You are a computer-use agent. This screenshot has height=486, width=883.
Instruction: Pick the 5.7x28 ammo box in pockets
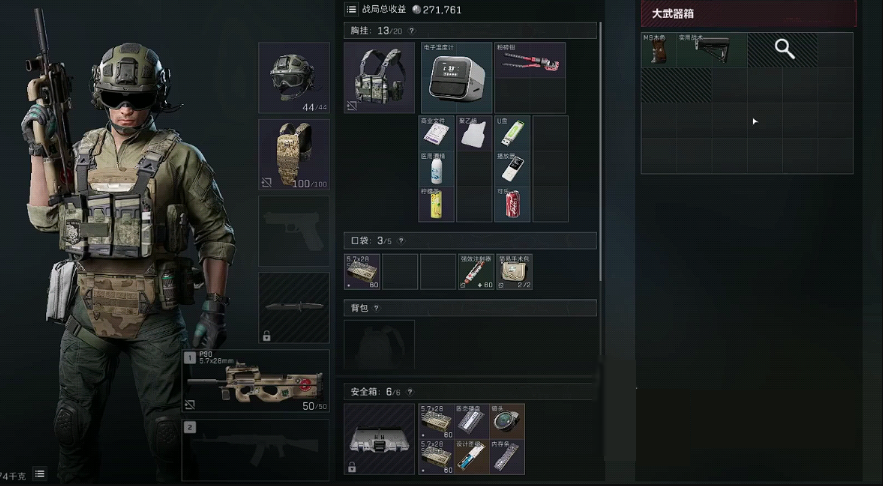tap(362, 271)
